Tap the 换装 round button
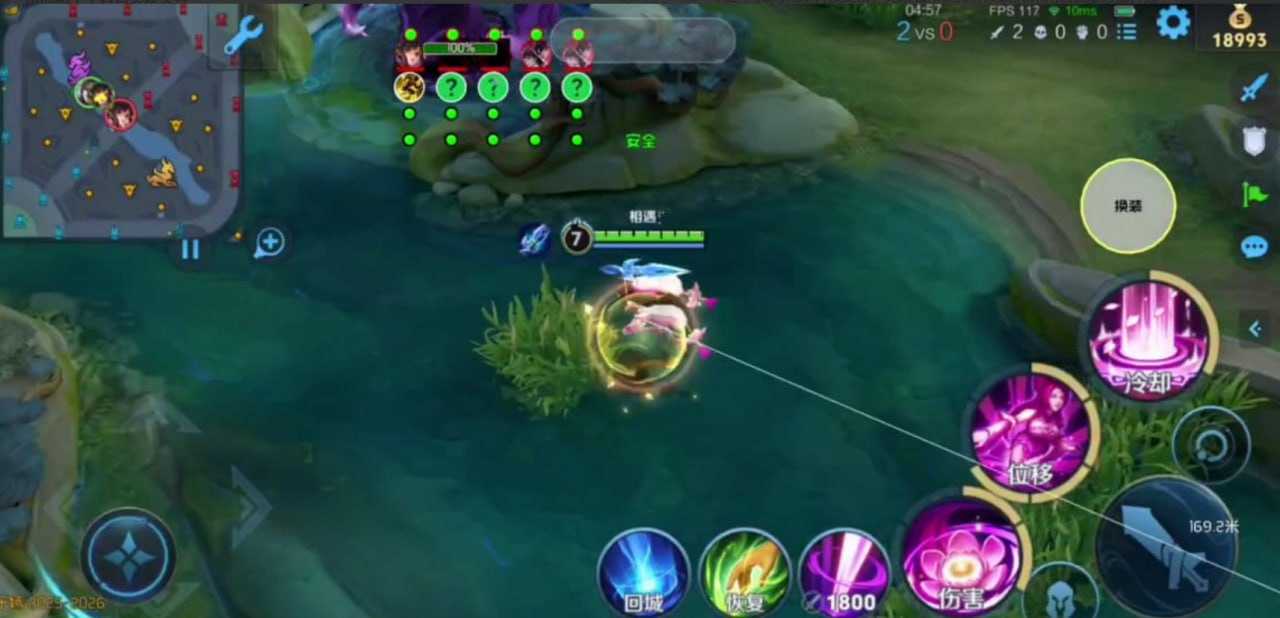The height and width of the screenshot is (618, 1280). pos(1128,206)
